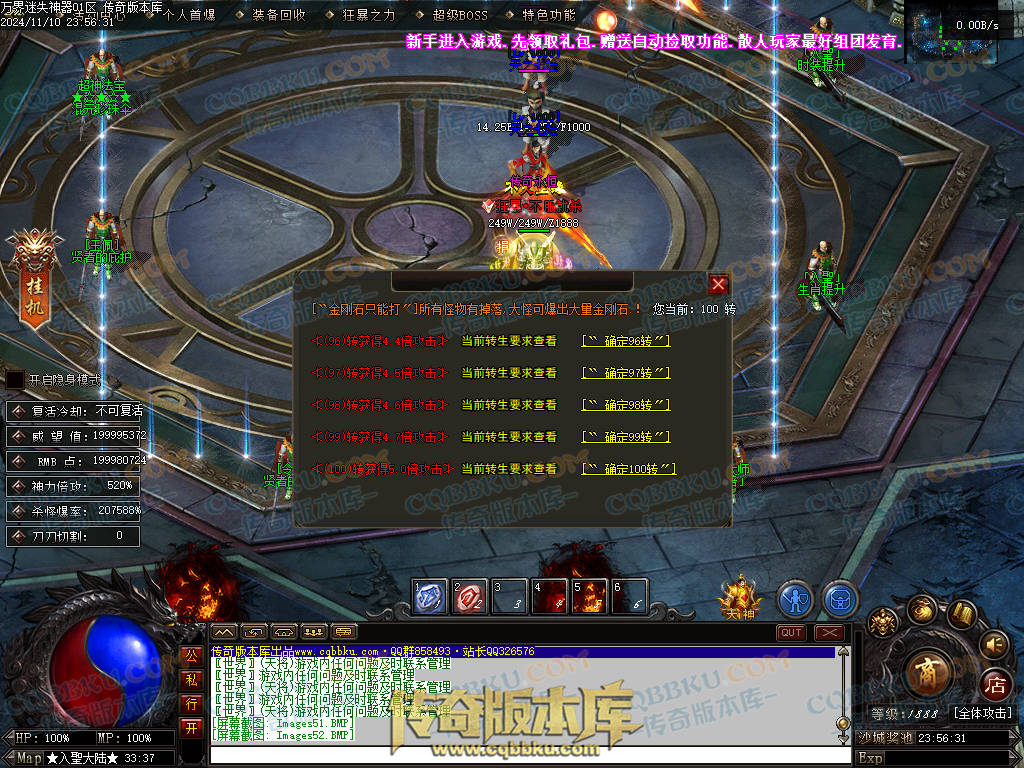Confirm the 100转 rebirth option

click(629, 469)
